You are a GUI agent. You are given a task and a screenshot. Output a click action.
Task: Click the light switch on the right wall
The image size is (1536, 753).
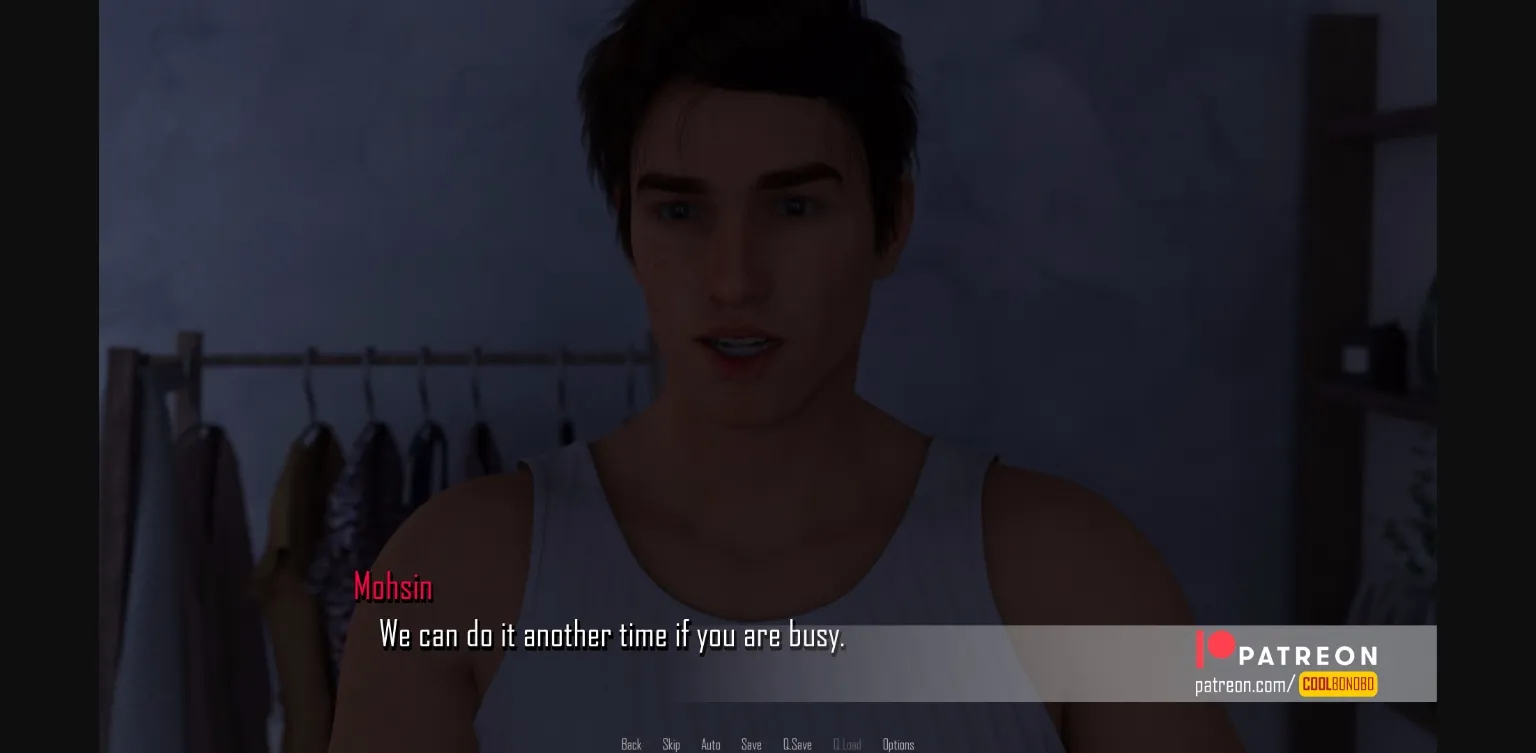click(1355, 359)
